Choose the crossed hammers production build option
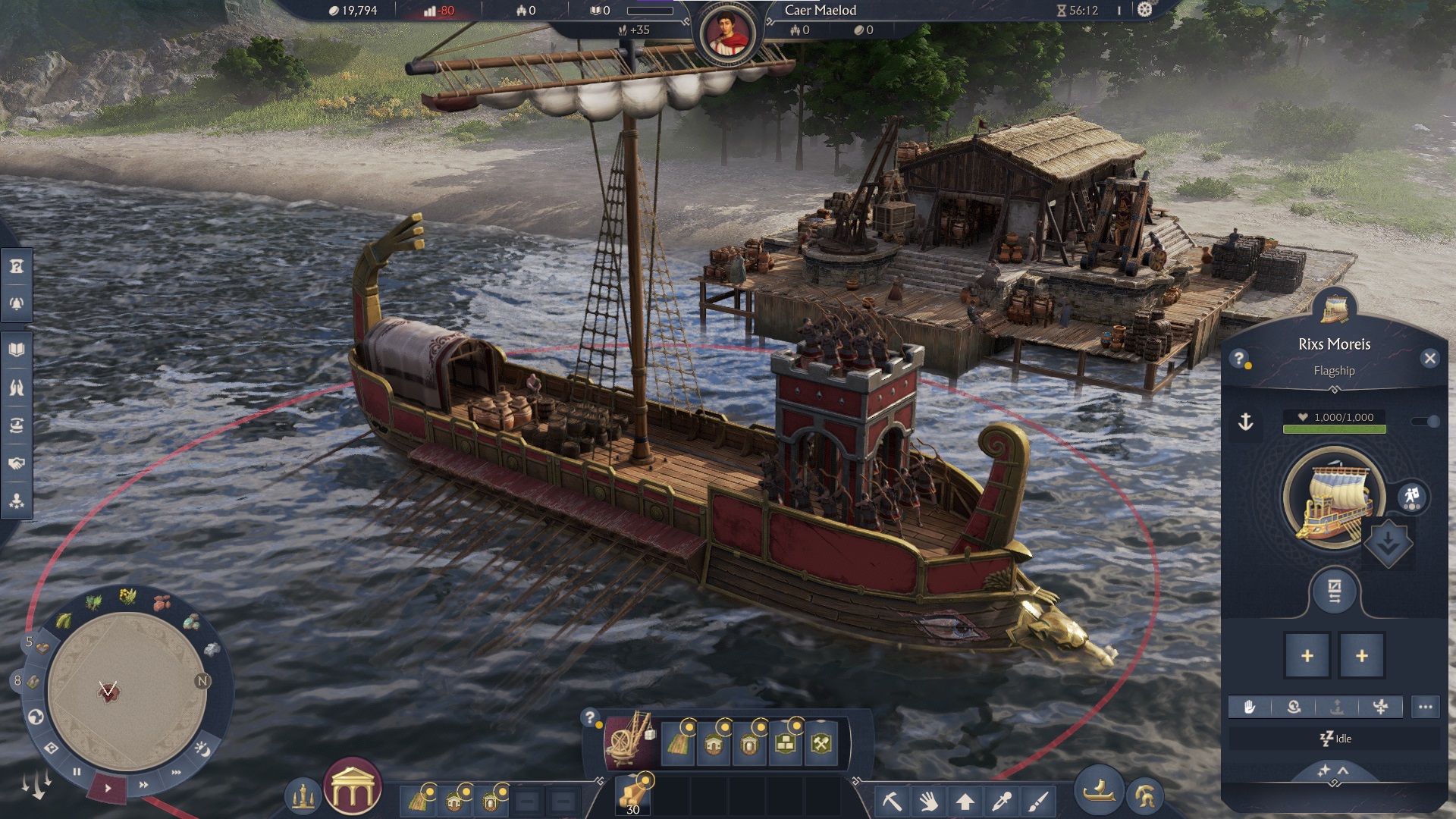Viewport: 1456px width, 819px height. click(822, 744)
